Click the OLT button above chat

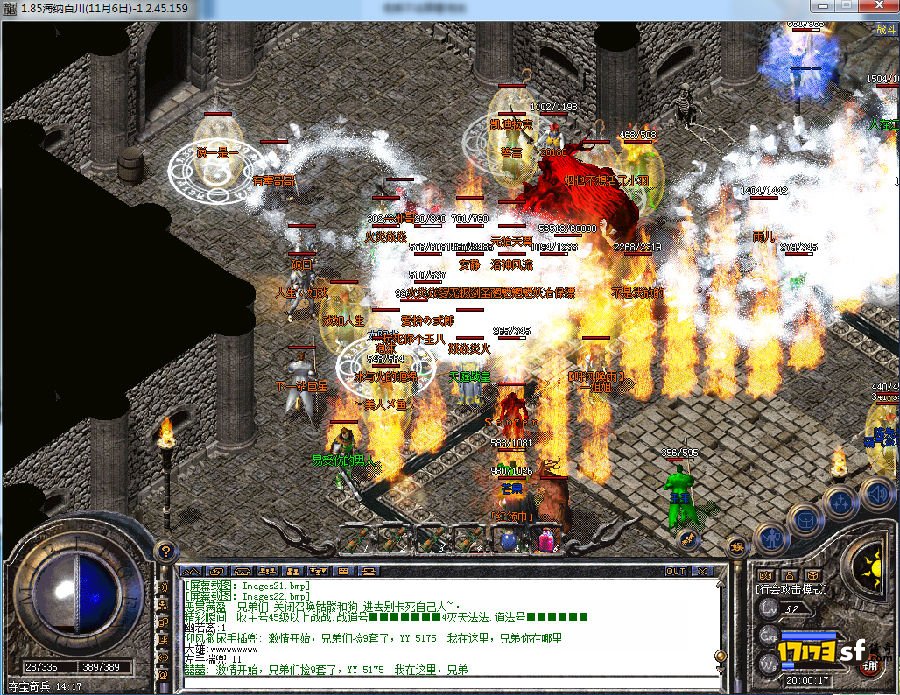pyautogui.click(x=676, y=570)
